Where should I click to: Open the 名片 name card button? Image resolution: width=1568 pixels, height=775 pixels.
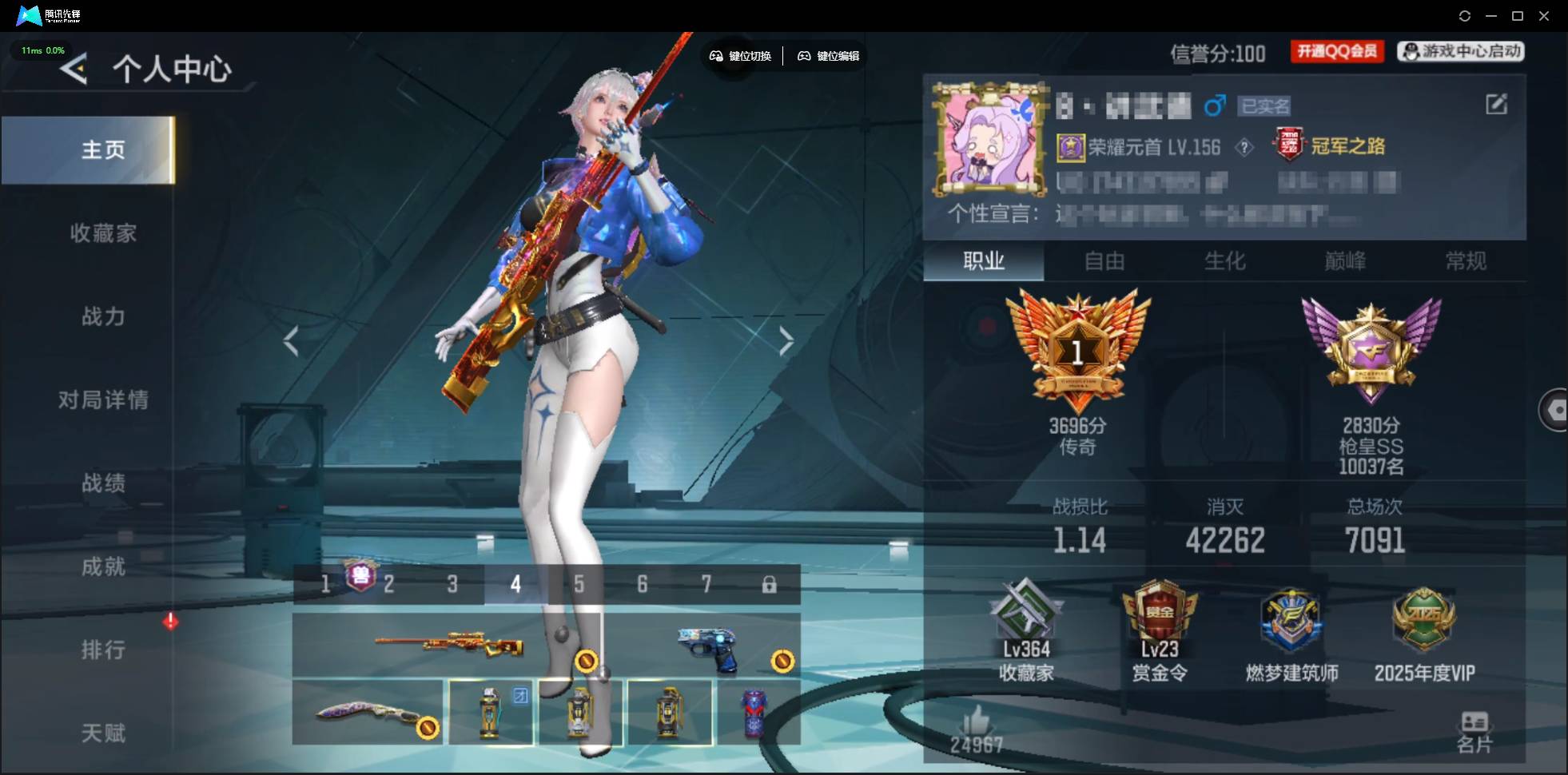click(x=1474, y=732)
